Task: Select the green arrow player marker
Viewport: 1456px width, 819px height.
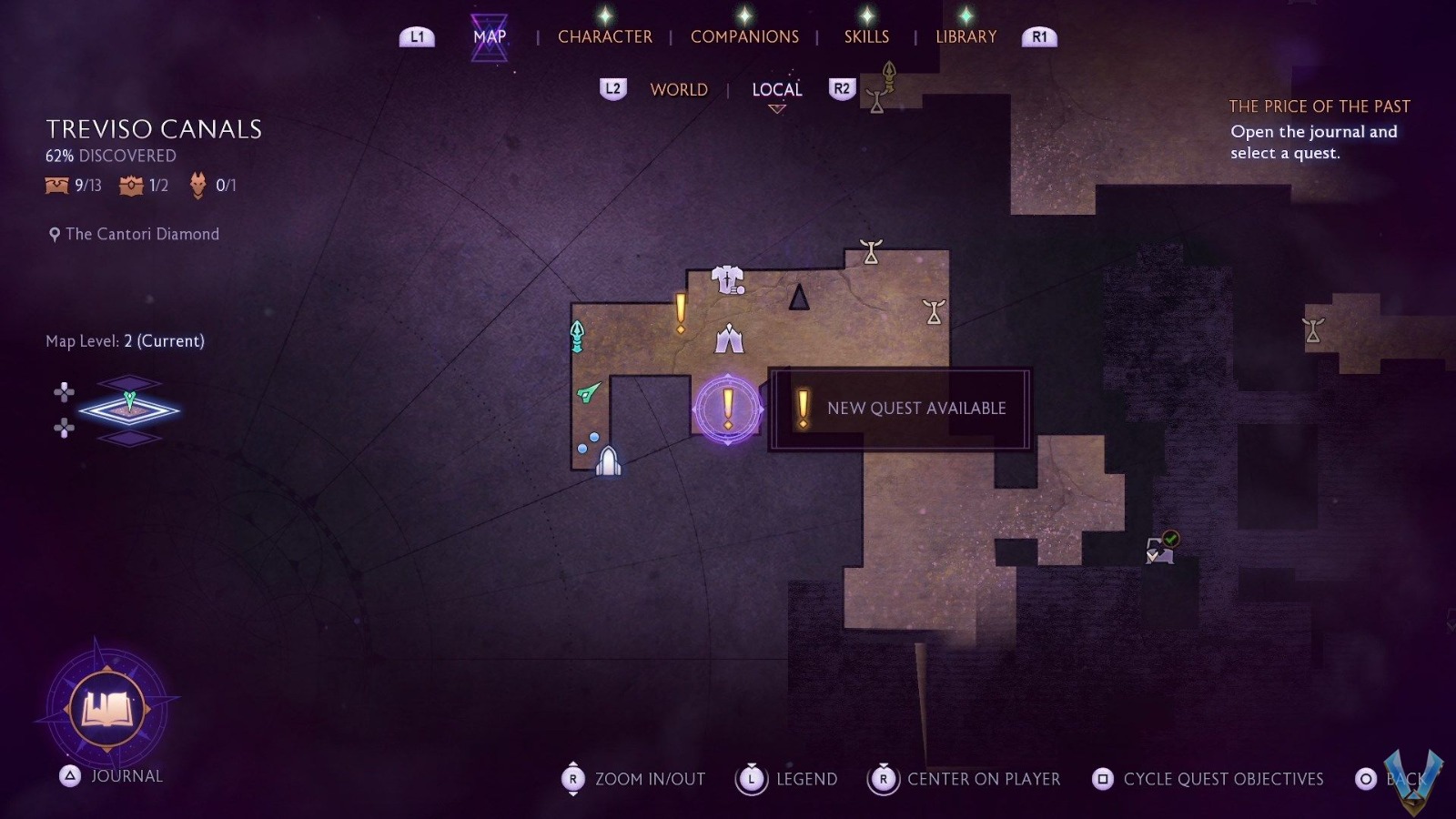Action: (x=589, y=392)
